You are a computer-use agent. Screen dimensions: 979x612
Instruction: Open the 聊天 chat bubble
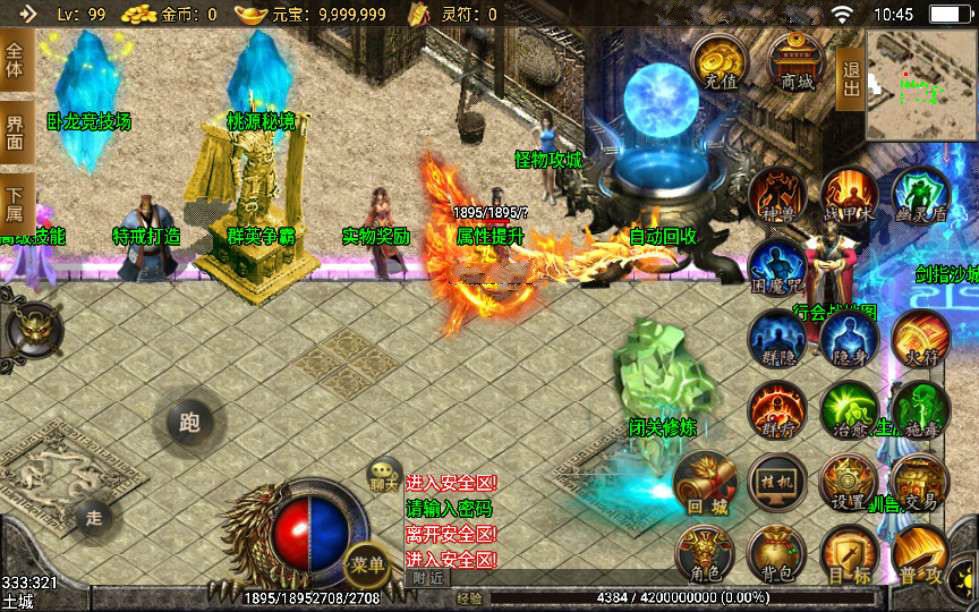click(384, 473)
